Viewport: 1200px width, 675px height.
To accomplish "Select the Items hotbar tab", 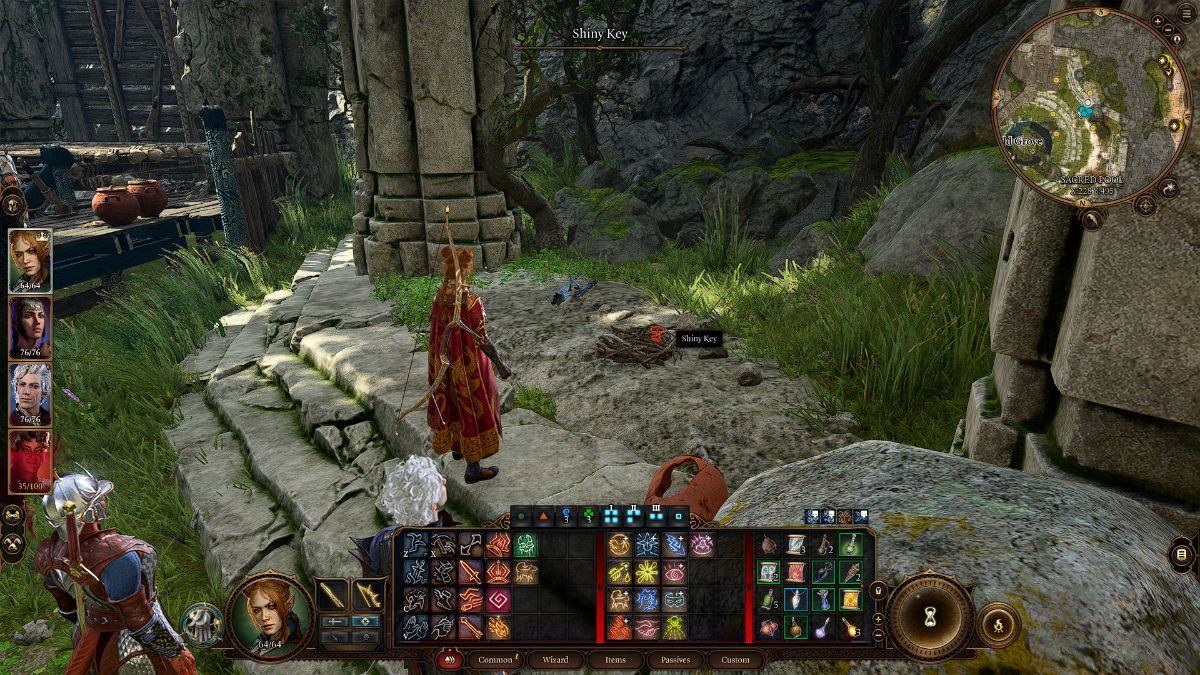I will click(616, 660).
